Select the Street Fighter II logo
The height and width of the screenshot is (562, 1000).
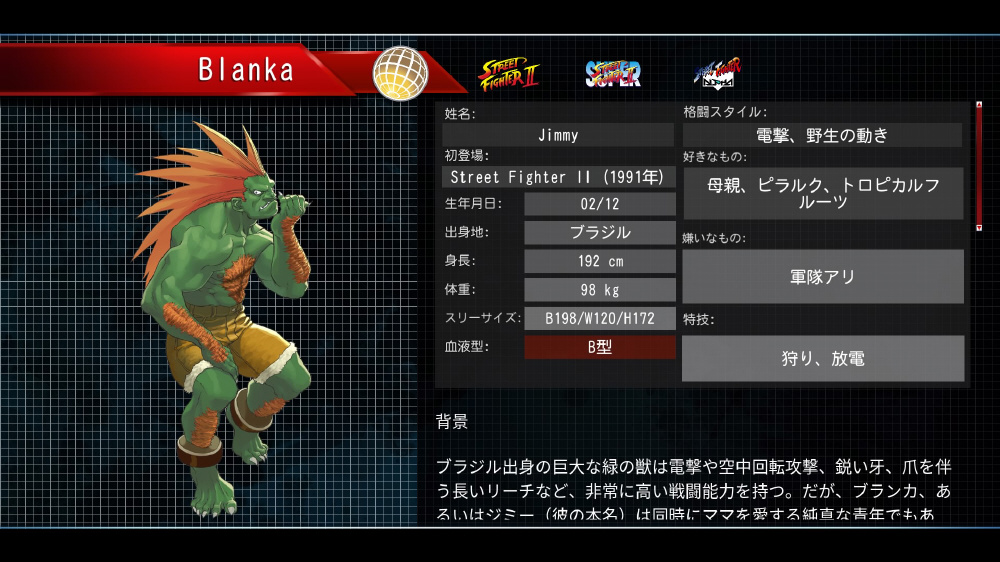pos(510,73)
